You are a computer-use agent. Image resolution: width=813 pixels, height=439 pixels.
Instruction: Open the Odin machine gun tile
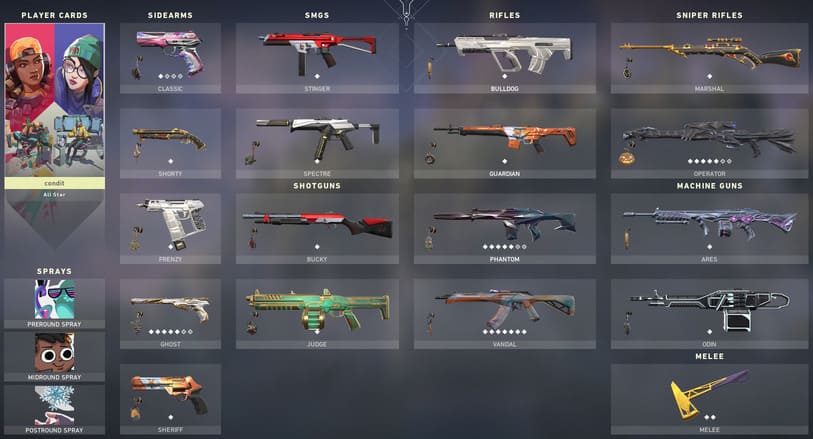click(709, 313)
